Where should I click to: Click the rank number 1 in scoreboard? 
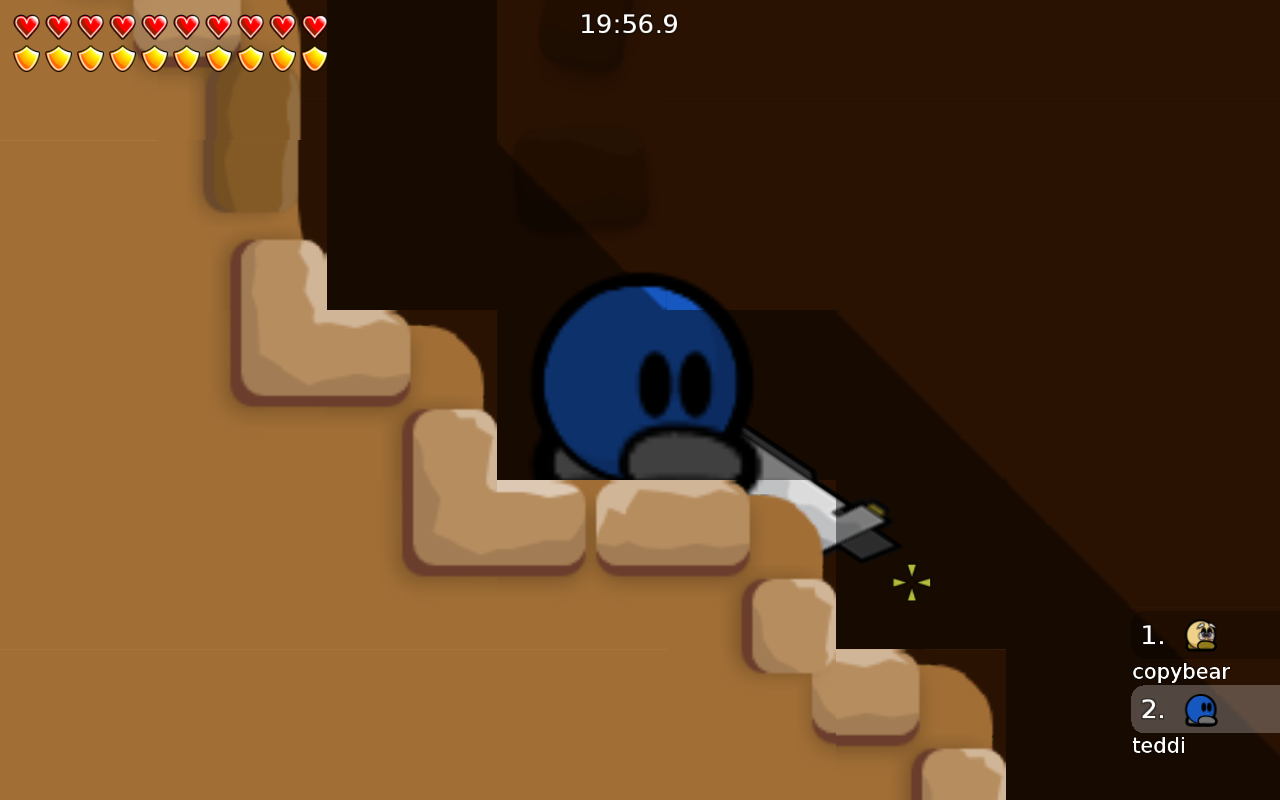point(1152,634)
